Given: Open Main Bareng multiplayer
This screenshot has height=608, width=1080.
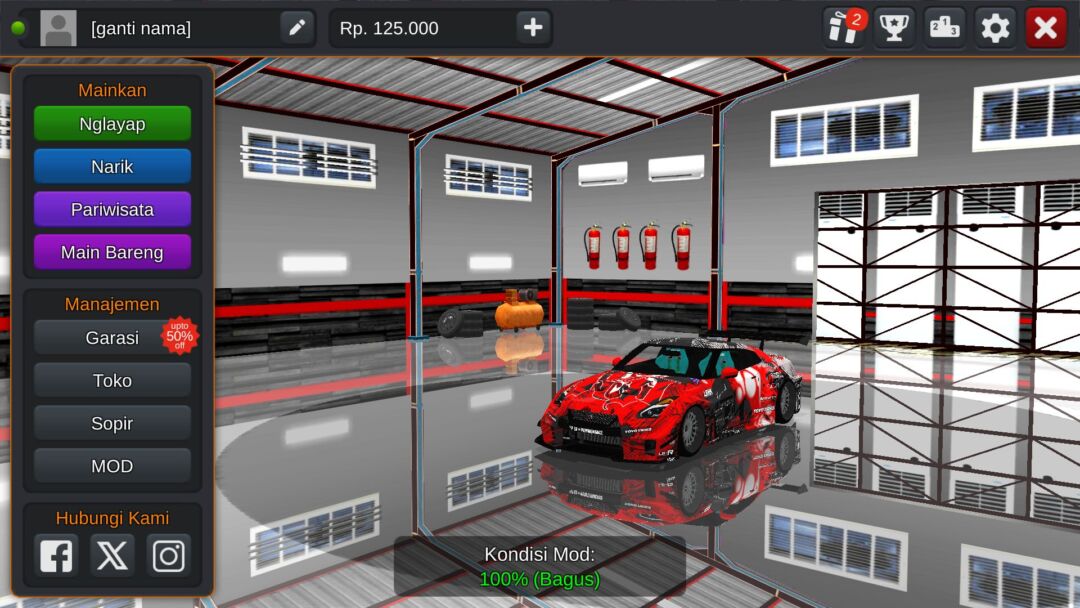Looking at the screenshot, I should click(x=112, y=253).
